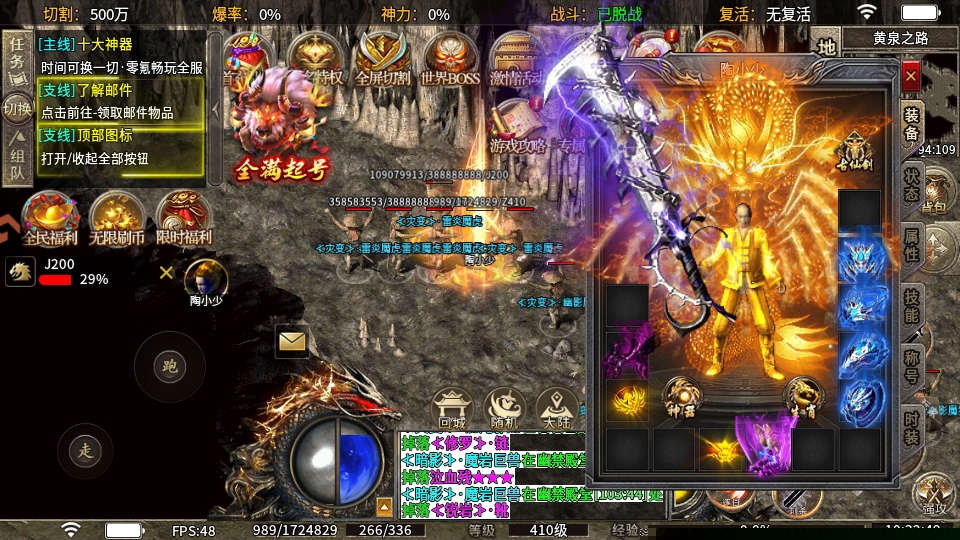
Task: Open the 神器 artifact button
Action: pyautogui.click(x=681, y=396)
